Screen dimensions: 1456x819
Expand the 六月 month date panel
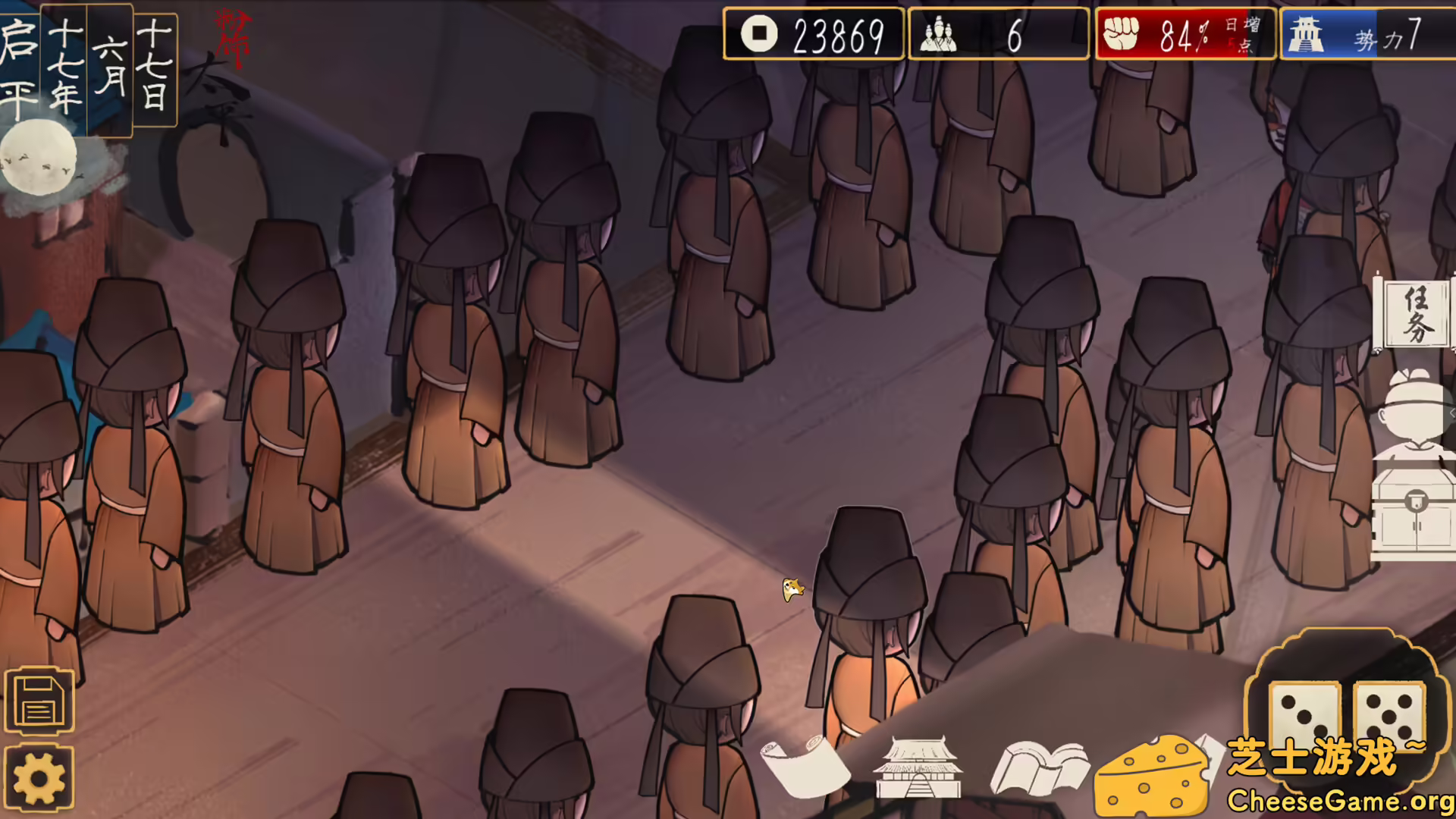click(111, 64)
